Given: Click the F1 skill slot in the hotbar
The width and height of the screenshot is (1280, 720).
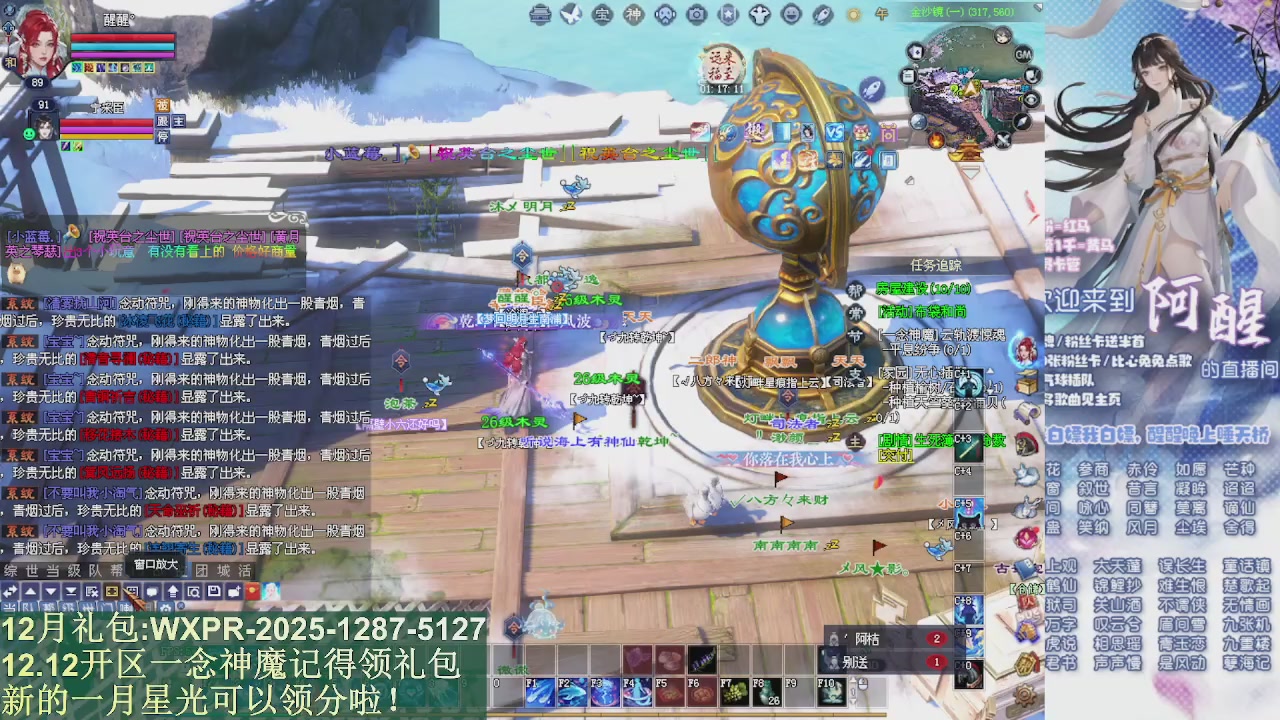Looking at the screenshot, I should [x=540, y=692].
